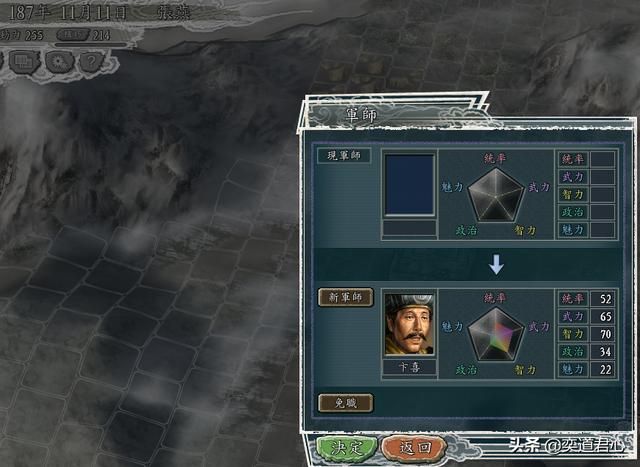
Task: Click the window list icon in toolbar
Action: pyautogui.click(x=26, y=61)
